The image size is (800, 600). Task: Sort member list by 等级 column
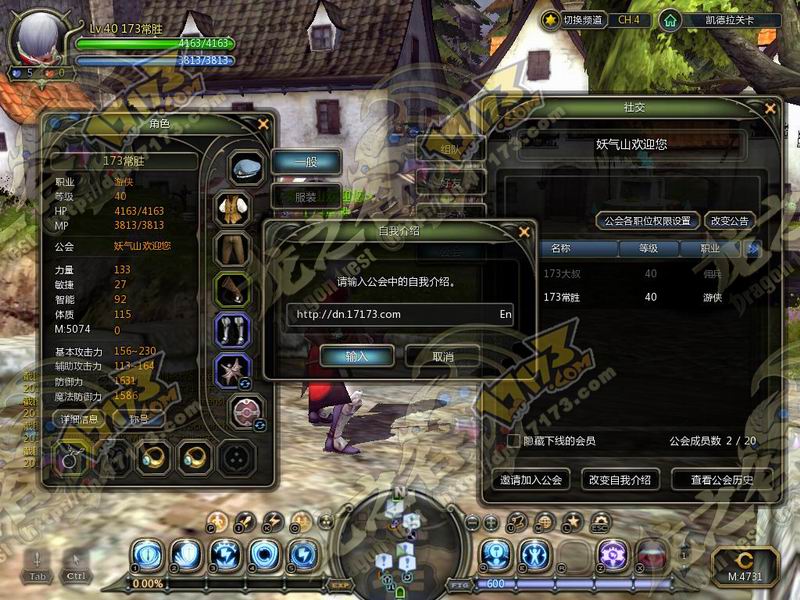click(x=650, y=248)
